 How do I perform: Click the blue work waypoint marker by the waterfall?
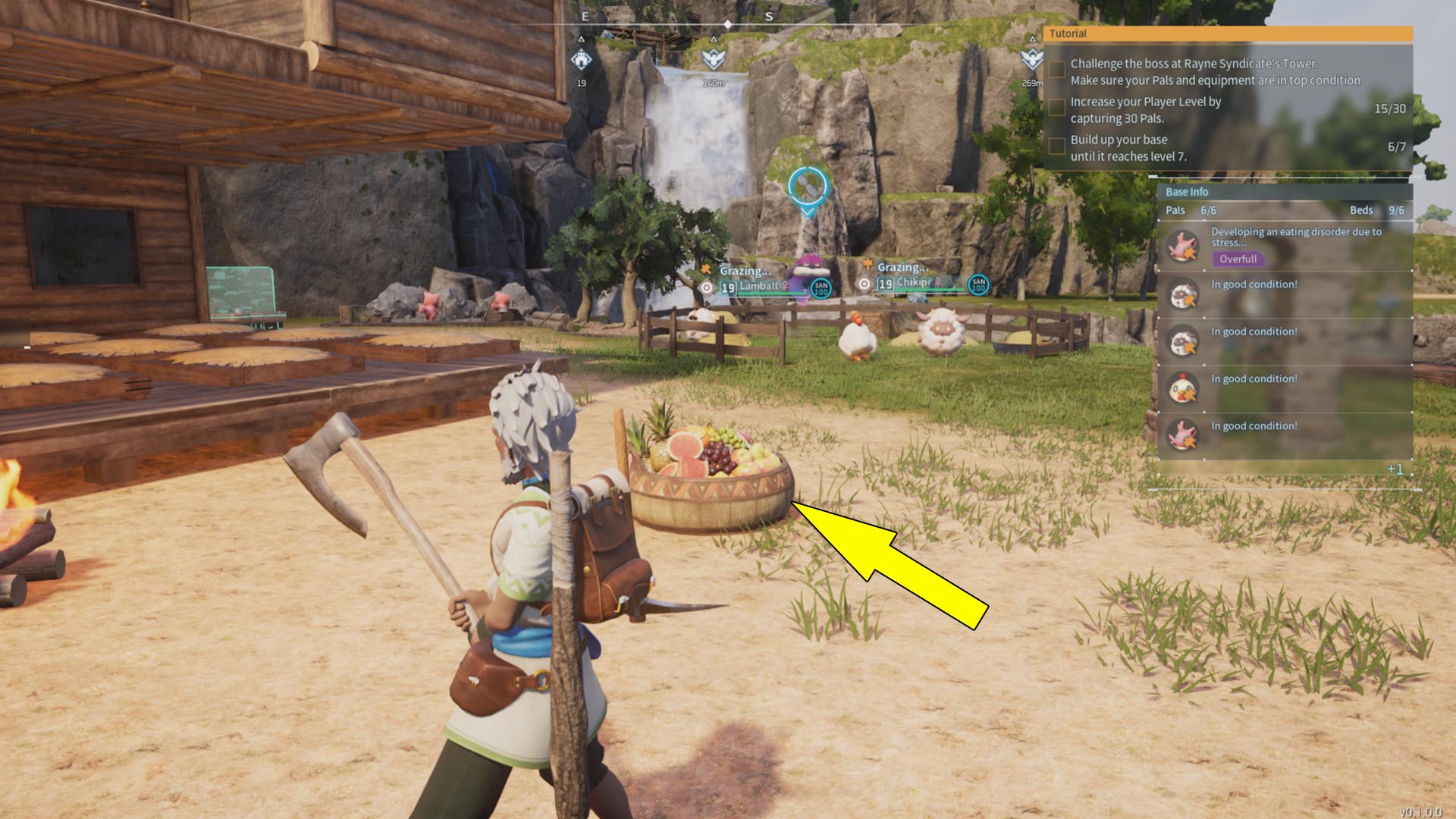pos(808,187)
